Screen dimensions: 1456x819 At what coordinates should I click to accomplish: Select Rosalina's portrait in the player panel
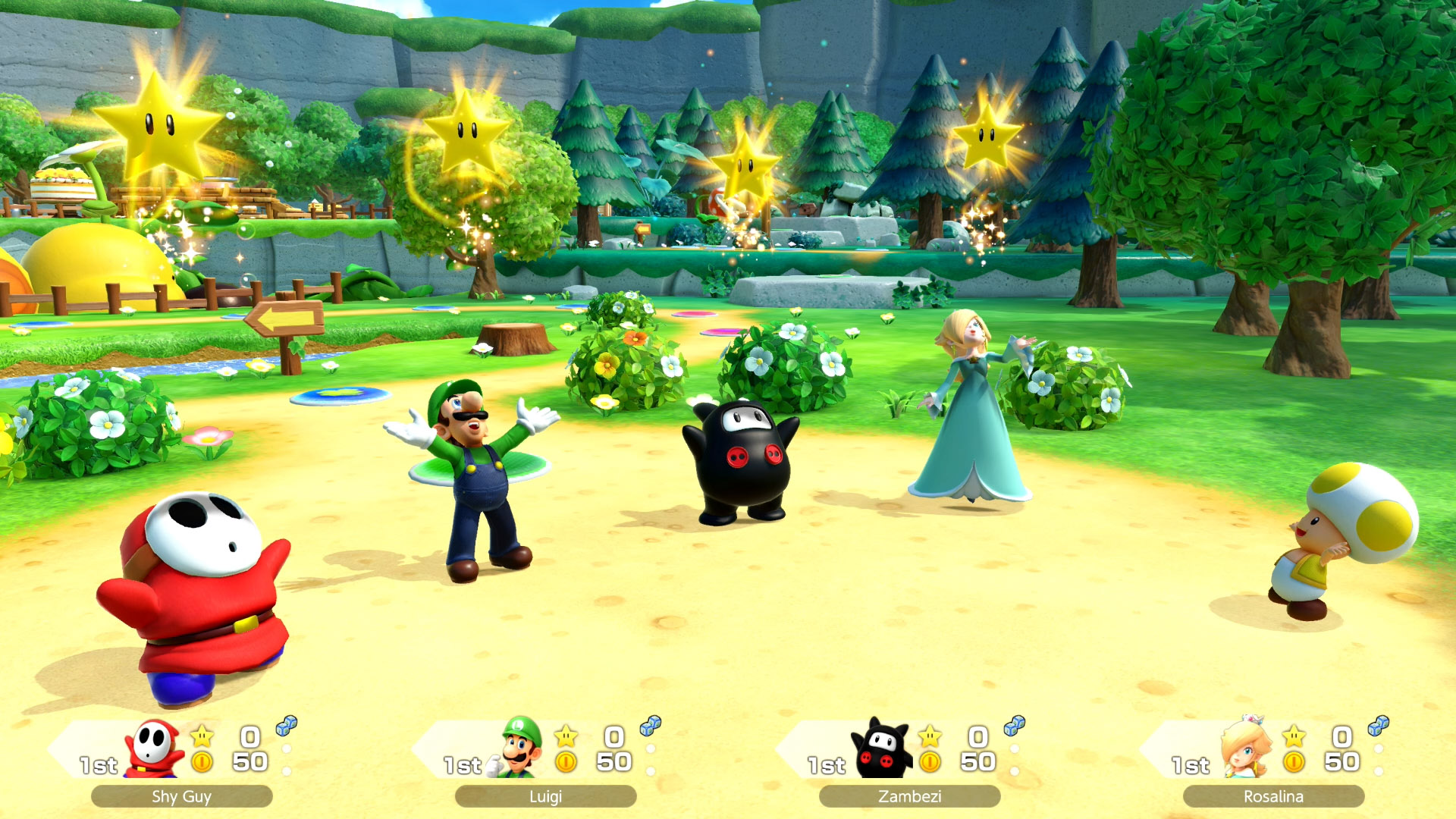[1246, 748]
